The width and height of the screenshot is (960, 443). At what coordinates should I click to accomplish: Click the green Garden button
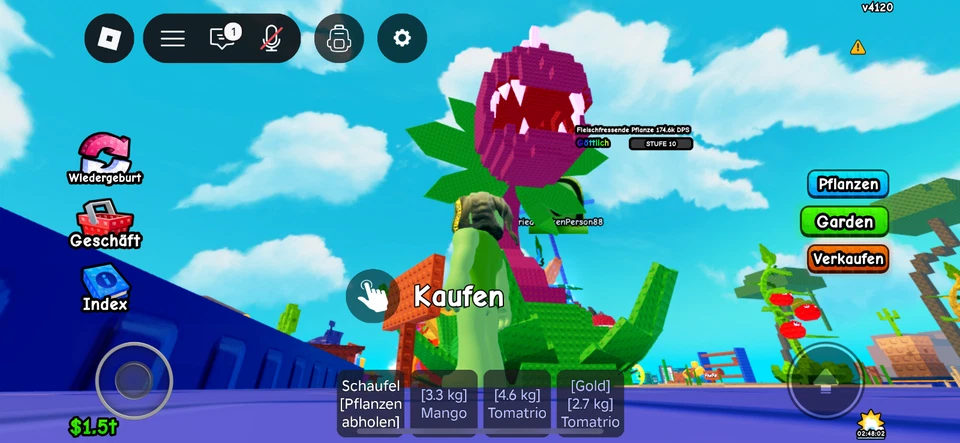click(844, 221)
